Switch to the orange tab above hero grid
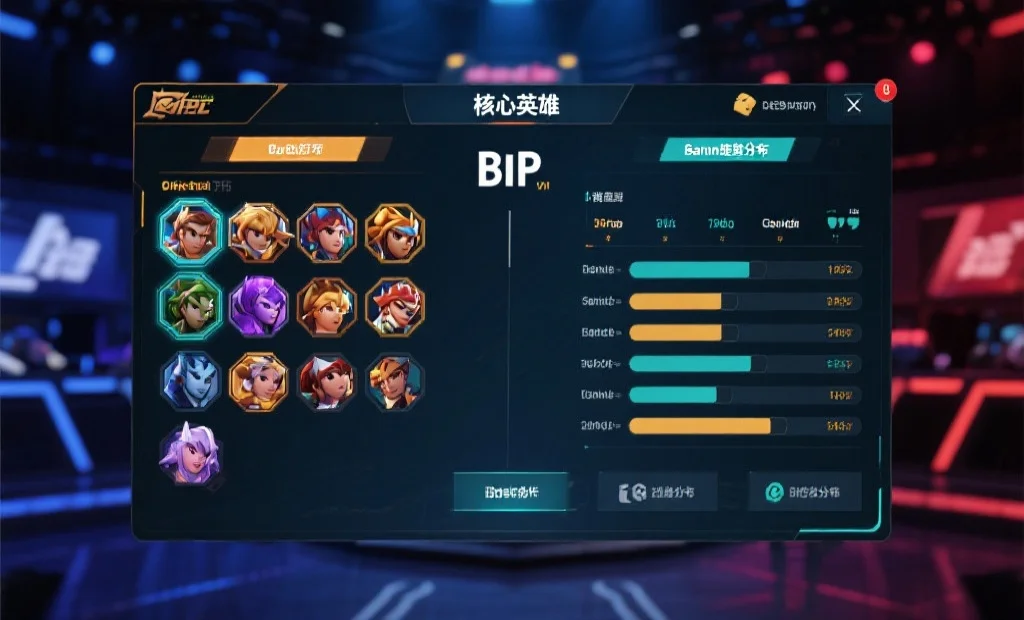 tap(295, 150)
